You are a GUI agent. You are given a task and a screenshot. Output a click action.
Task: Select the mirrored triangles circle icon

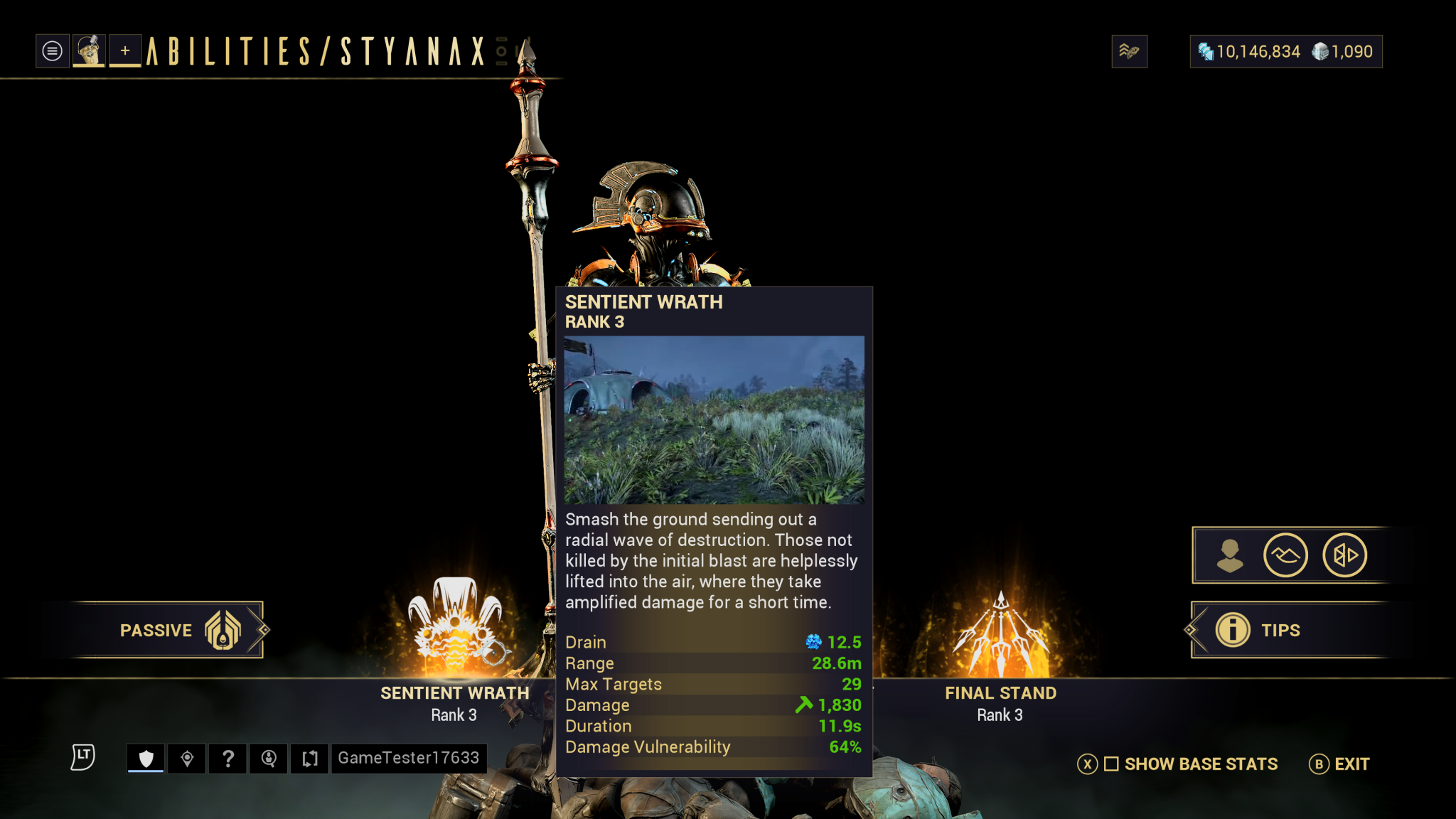(1344, 555)
